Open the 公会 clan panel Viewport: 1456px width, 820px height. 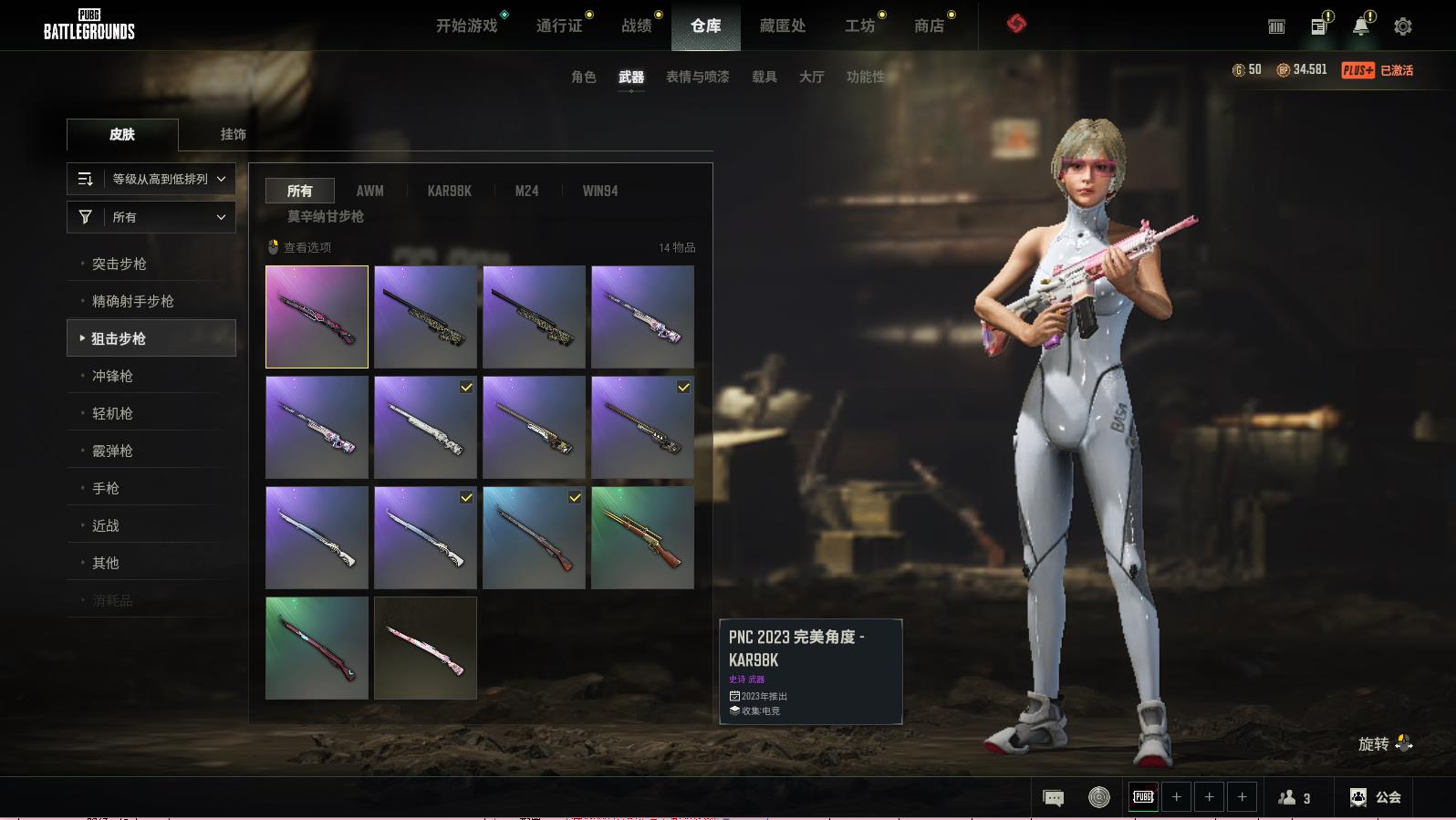[1376, 797]
